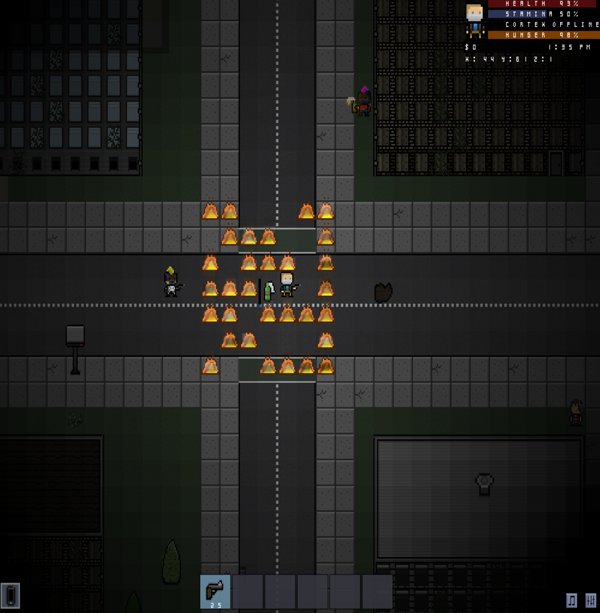The height and width of the screenshot is (613, 600).
Task: Toggle the music note icon
Action: [571, 600]
